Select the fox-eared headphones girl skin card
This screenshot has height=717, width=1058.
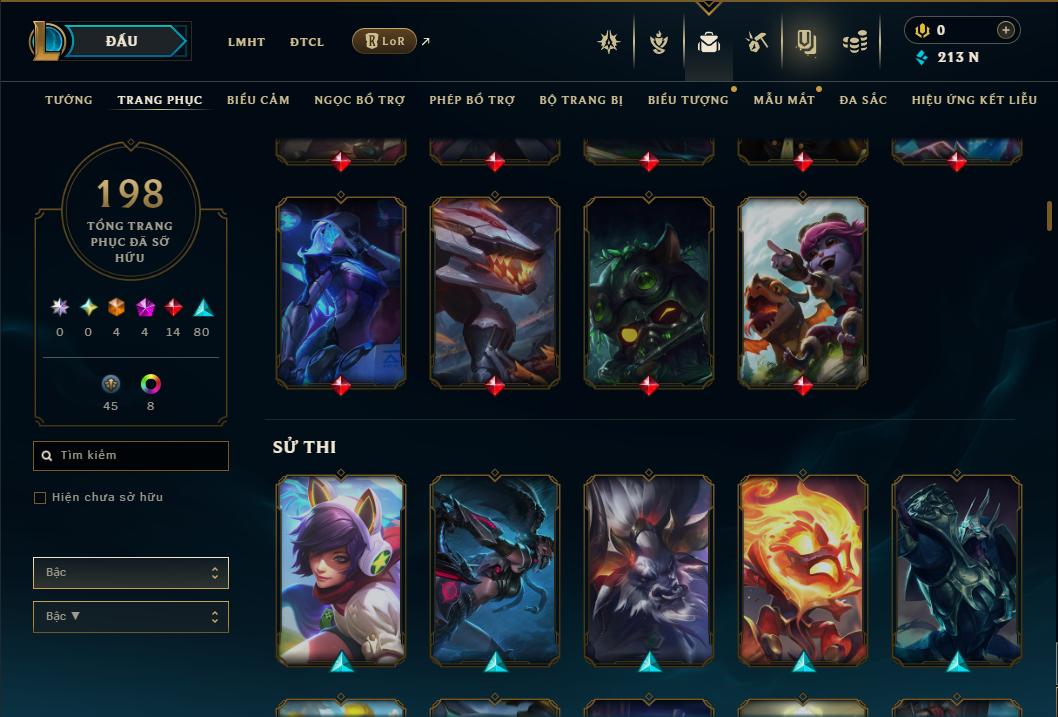[x=341, y=568]
